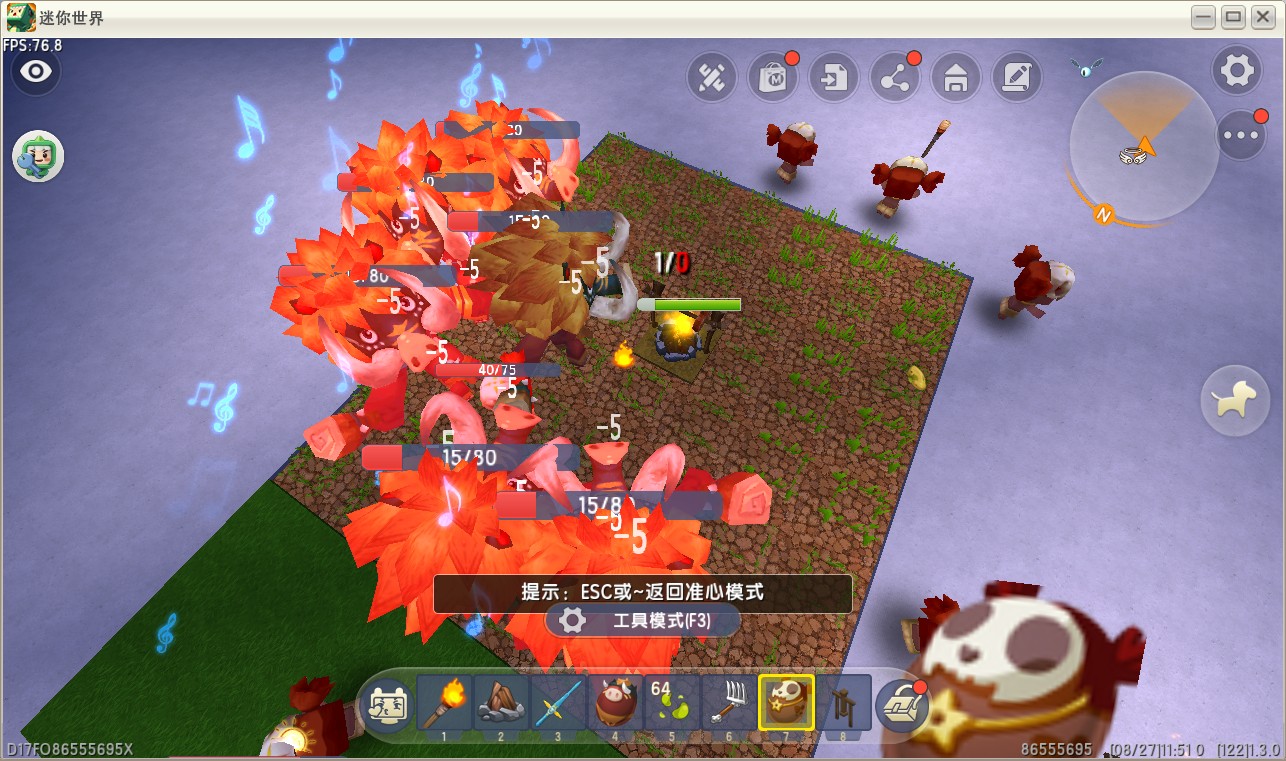Select the green seeds stack of 64
The height and width of the screenshot is (761, 1286).
coord(672,703)
